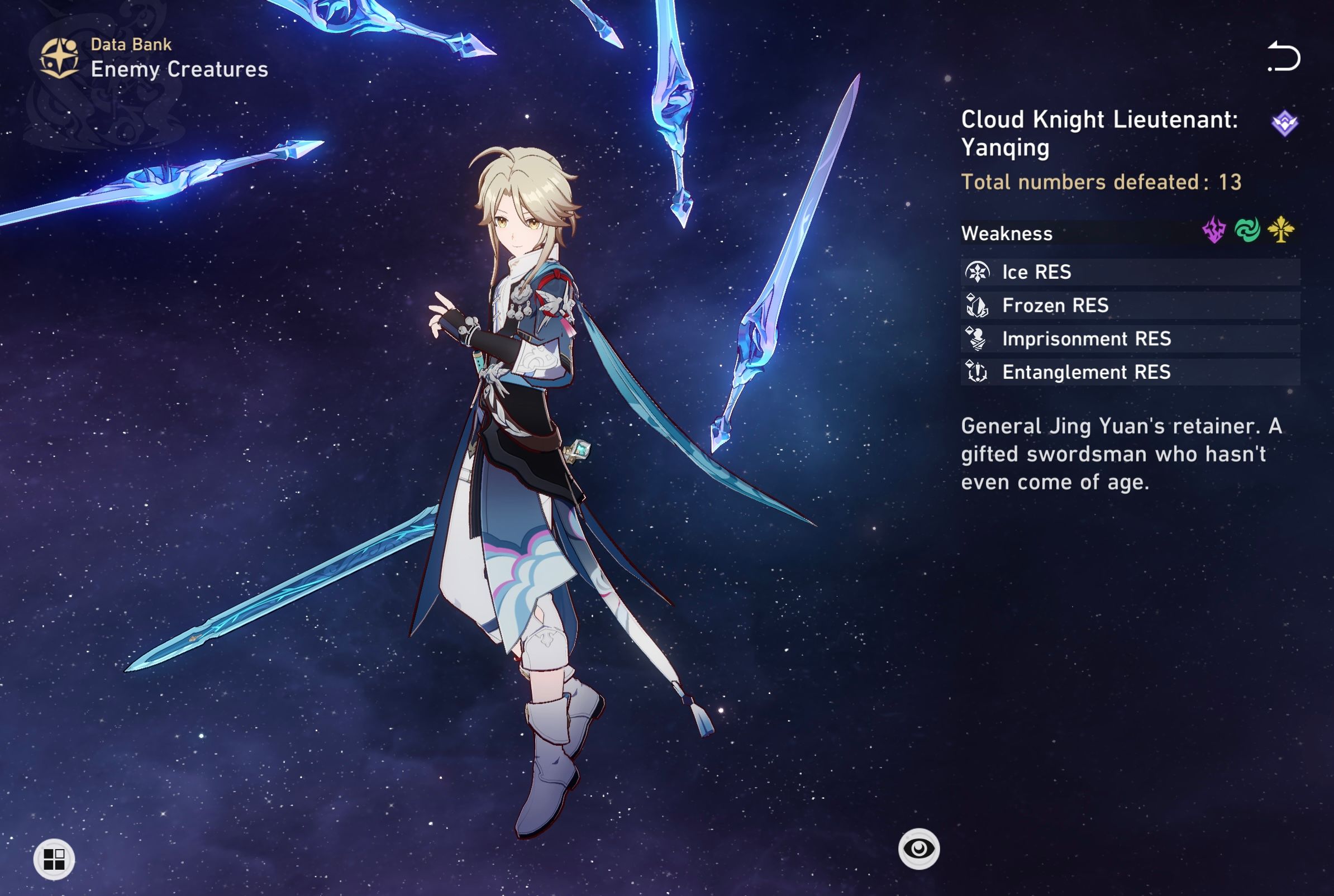1334x896 pixels.
Task: Expand the Frozen RES entry
Action: coord(1085,306)
